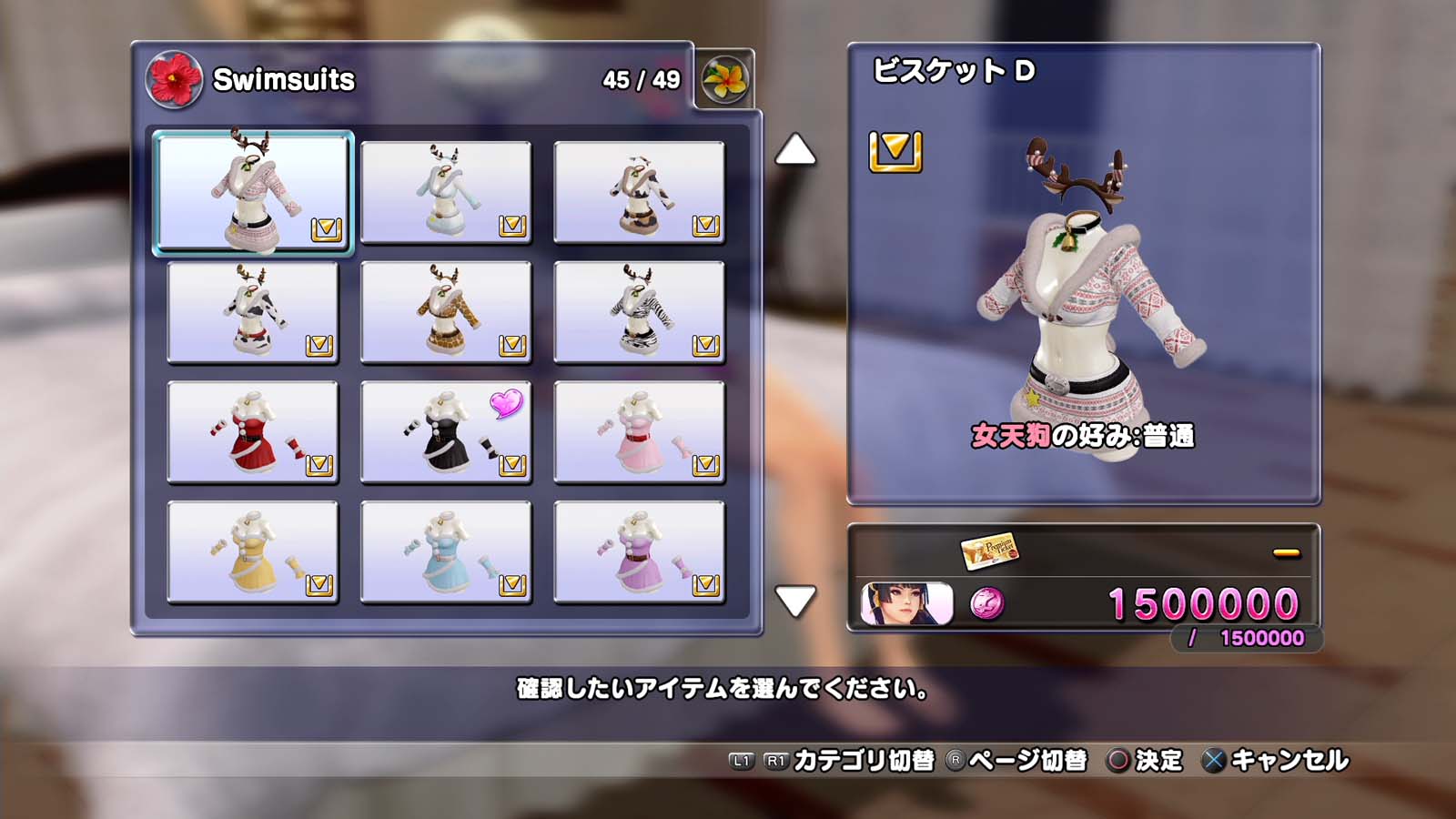
Task: Choose the purple Santa dress
Action: click(639, 552)
